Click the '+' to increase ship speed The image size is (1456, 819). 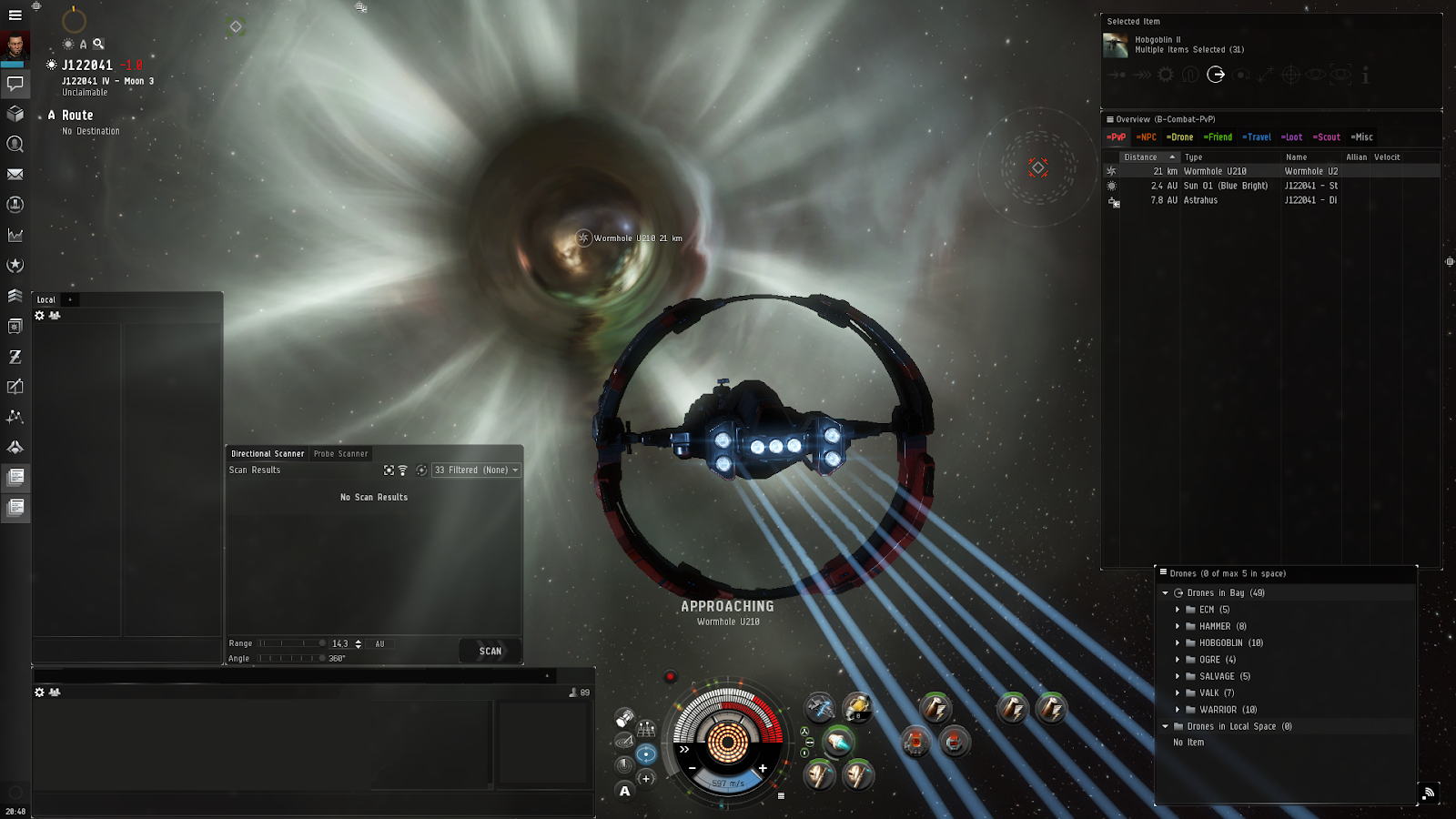[x=763, y=767]
